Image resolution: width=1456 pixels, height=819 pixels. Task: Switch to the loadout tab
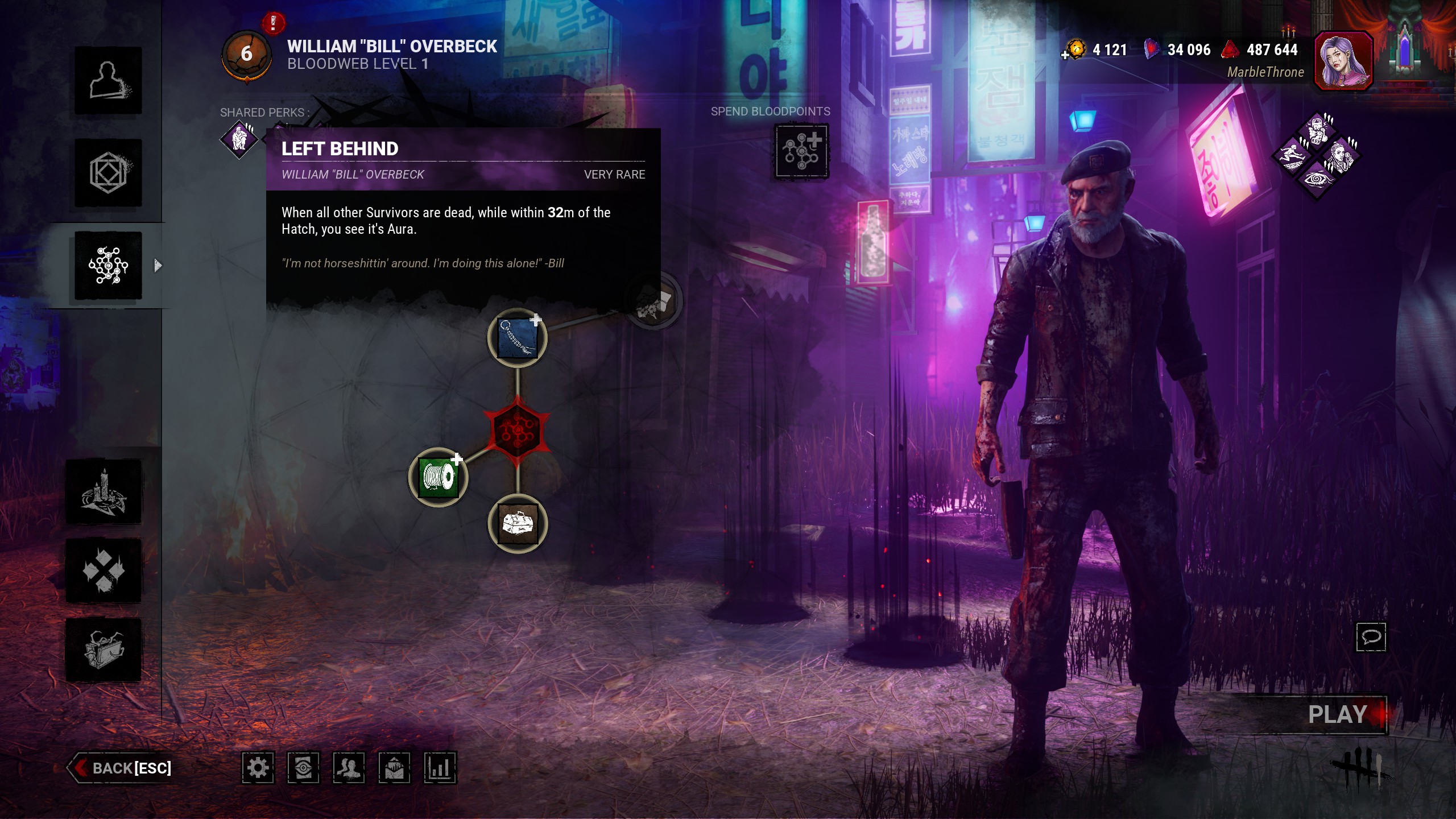(108, 173)
